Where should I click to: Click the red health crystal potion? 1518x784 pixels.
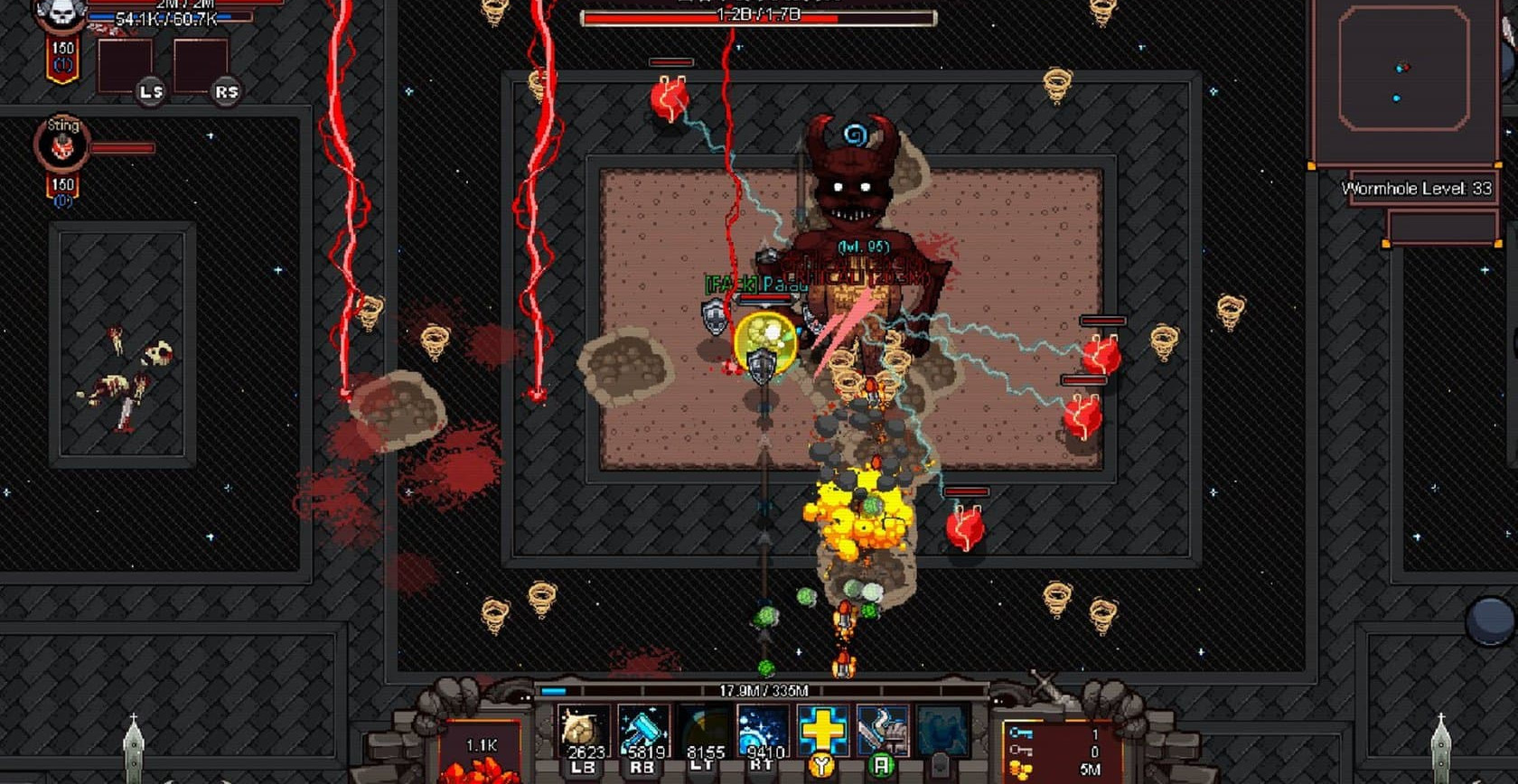point(482,757)
